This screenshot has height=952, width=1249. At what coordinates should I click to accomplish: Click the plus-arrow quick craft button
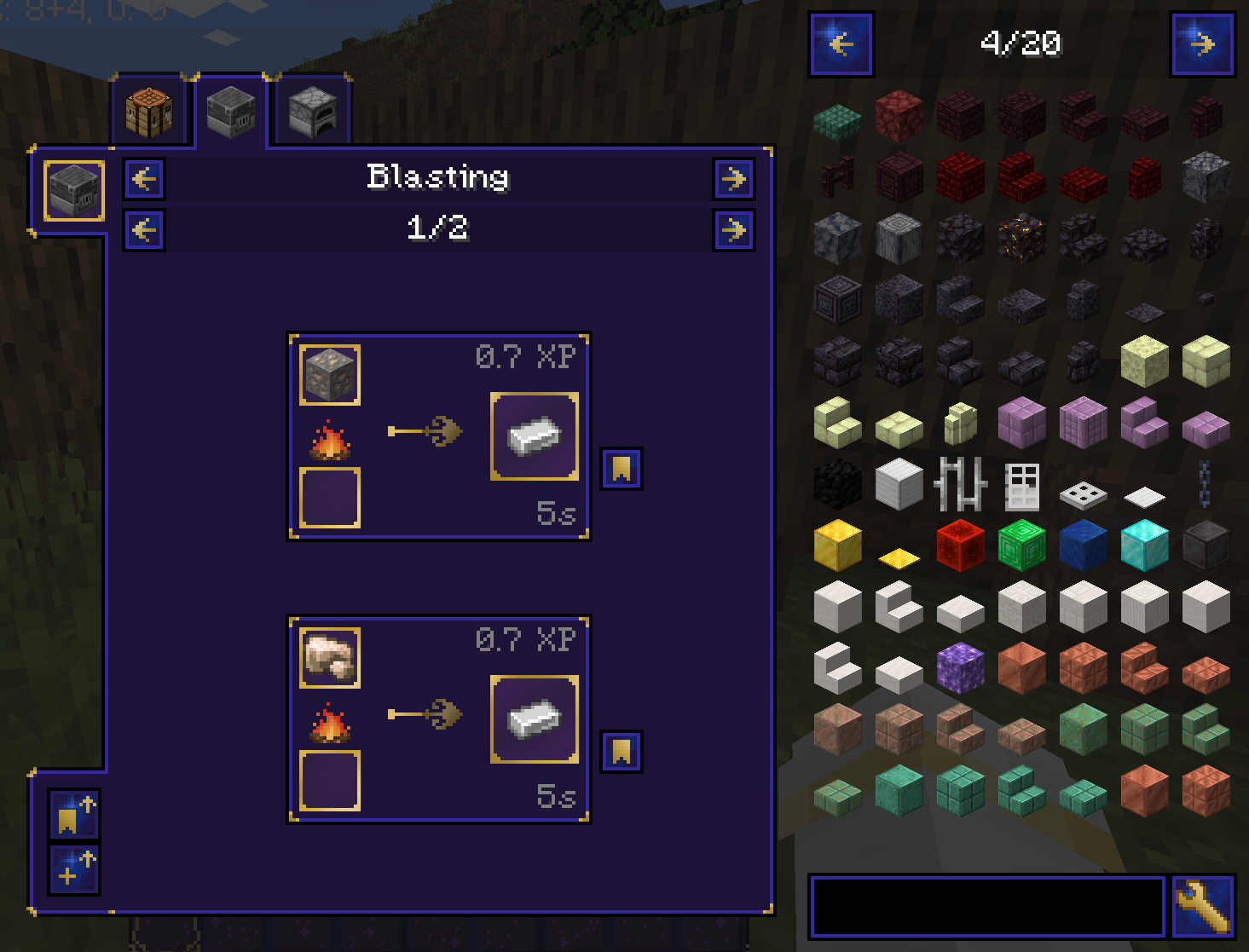73,870
